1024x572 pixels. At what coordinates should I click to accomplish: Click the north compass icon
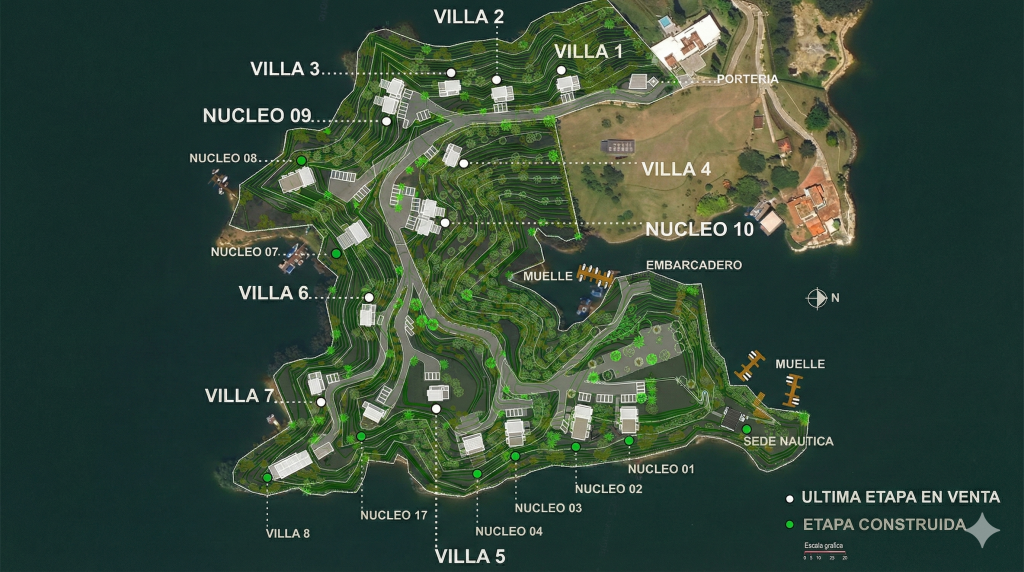click(x=816, y=297)
